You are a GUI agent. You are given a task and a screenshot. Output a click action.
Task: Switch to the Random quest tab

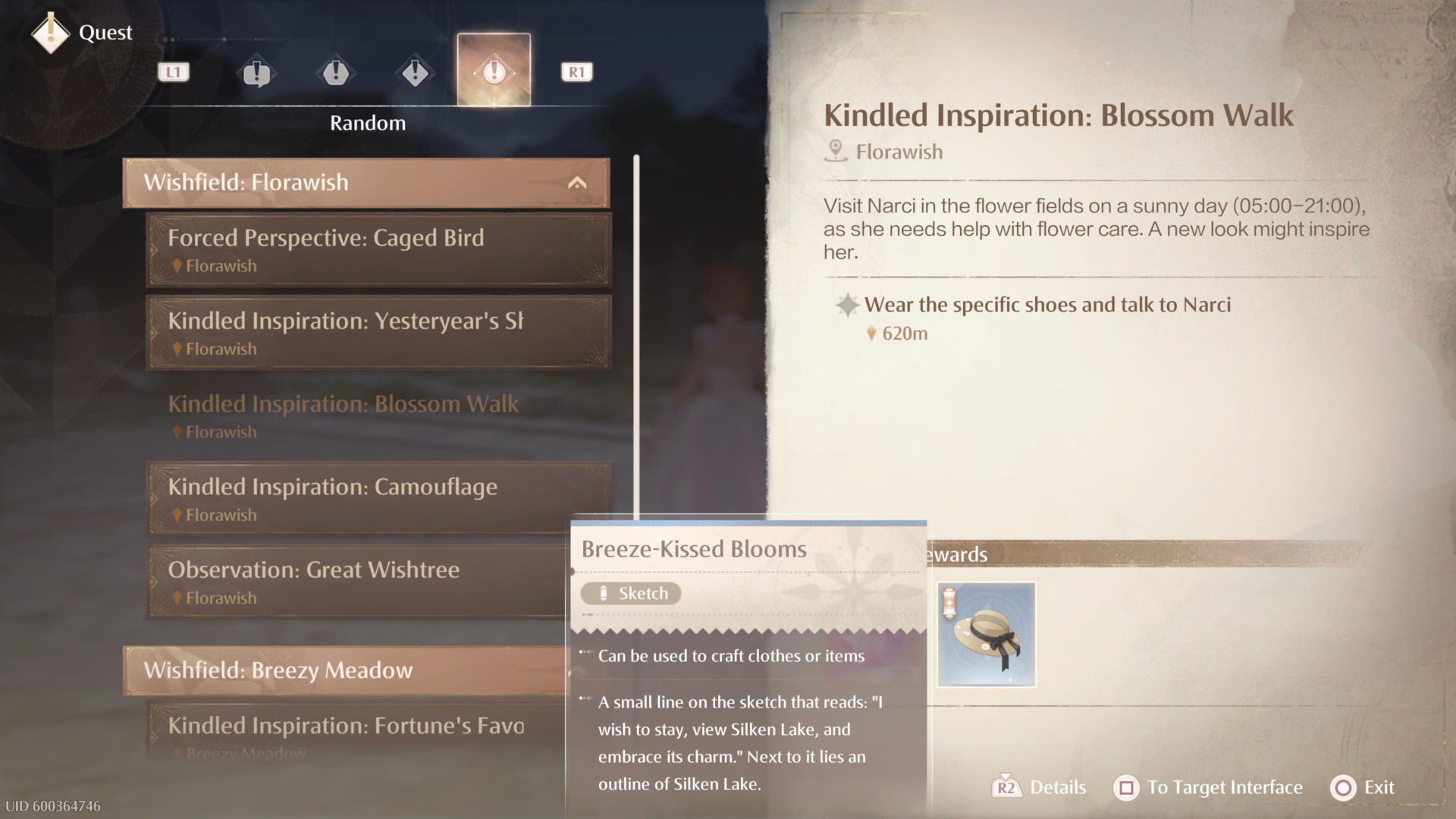coord(494,72)
